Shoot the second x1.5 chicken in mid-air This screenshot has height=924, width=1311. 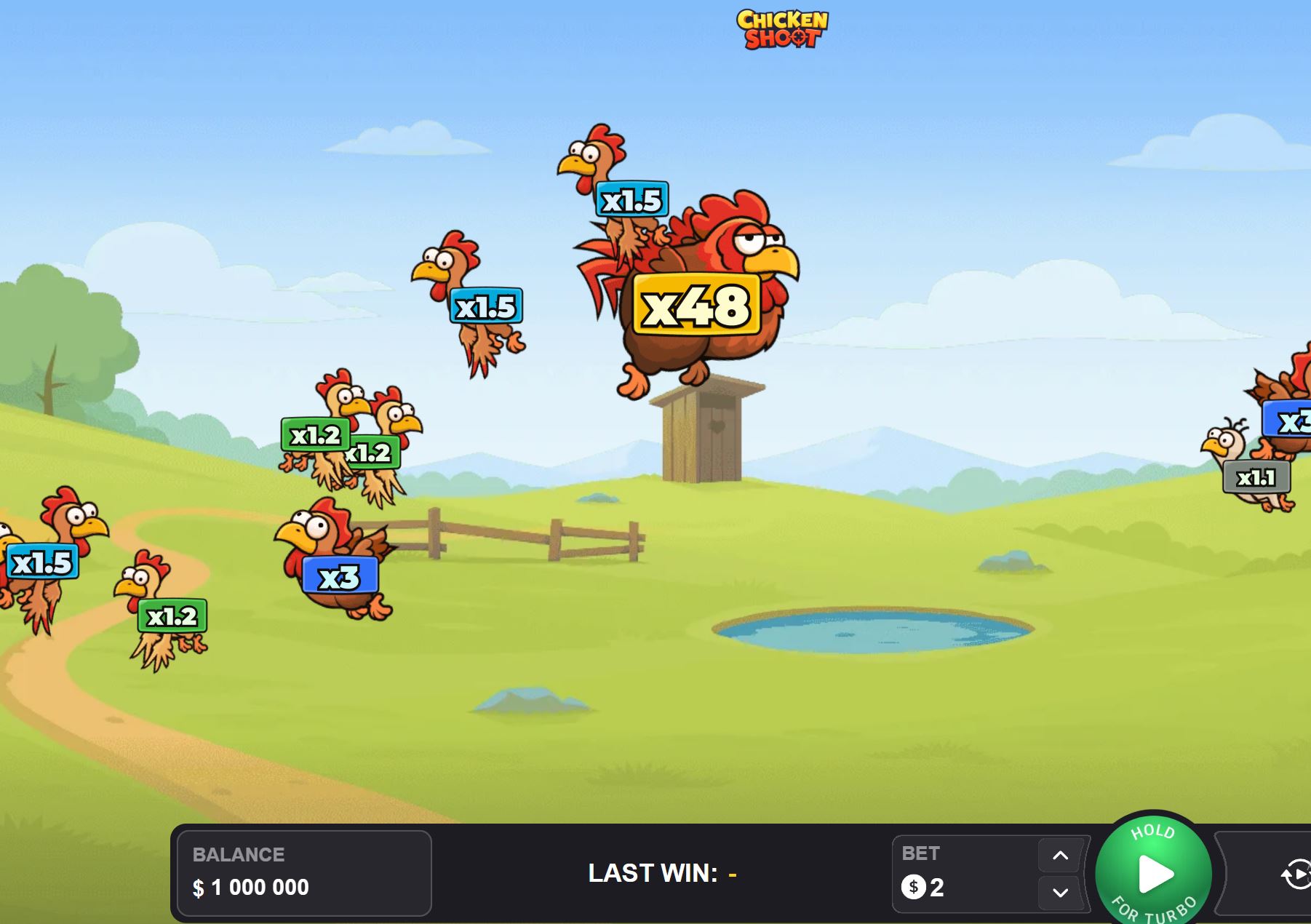click(x=487, y=306)
